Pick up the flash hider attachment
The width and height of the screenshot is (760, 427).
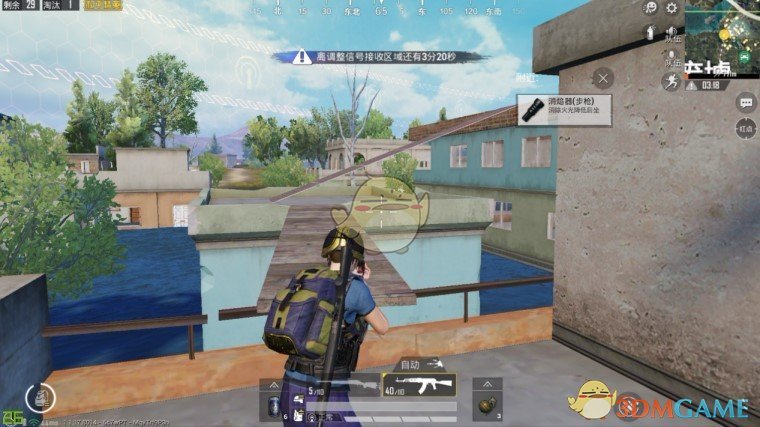tap(565, 109)
